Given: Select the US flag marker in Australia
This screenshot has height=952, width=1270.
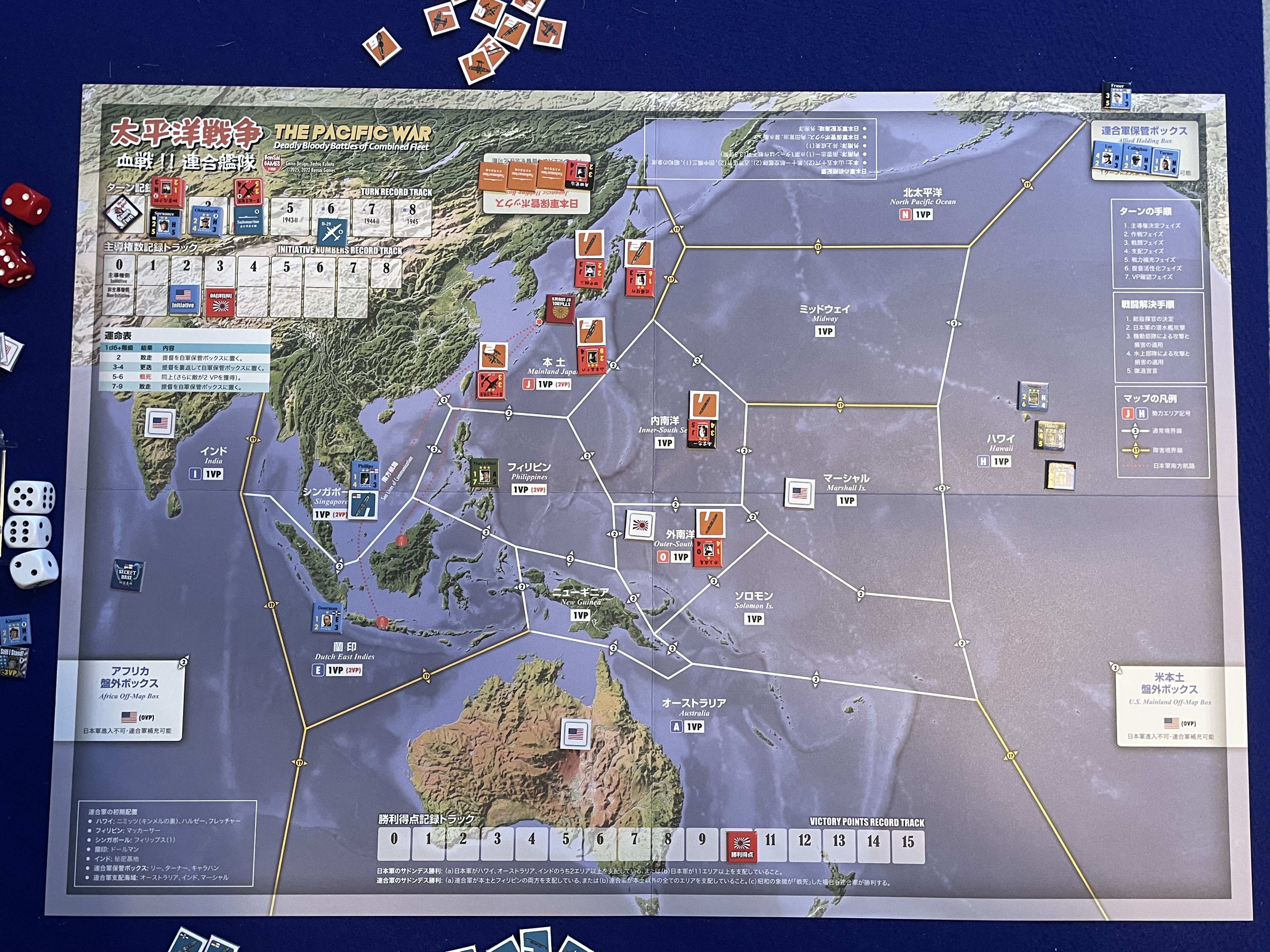Looking at the screenshot, I should pos(575,734).
